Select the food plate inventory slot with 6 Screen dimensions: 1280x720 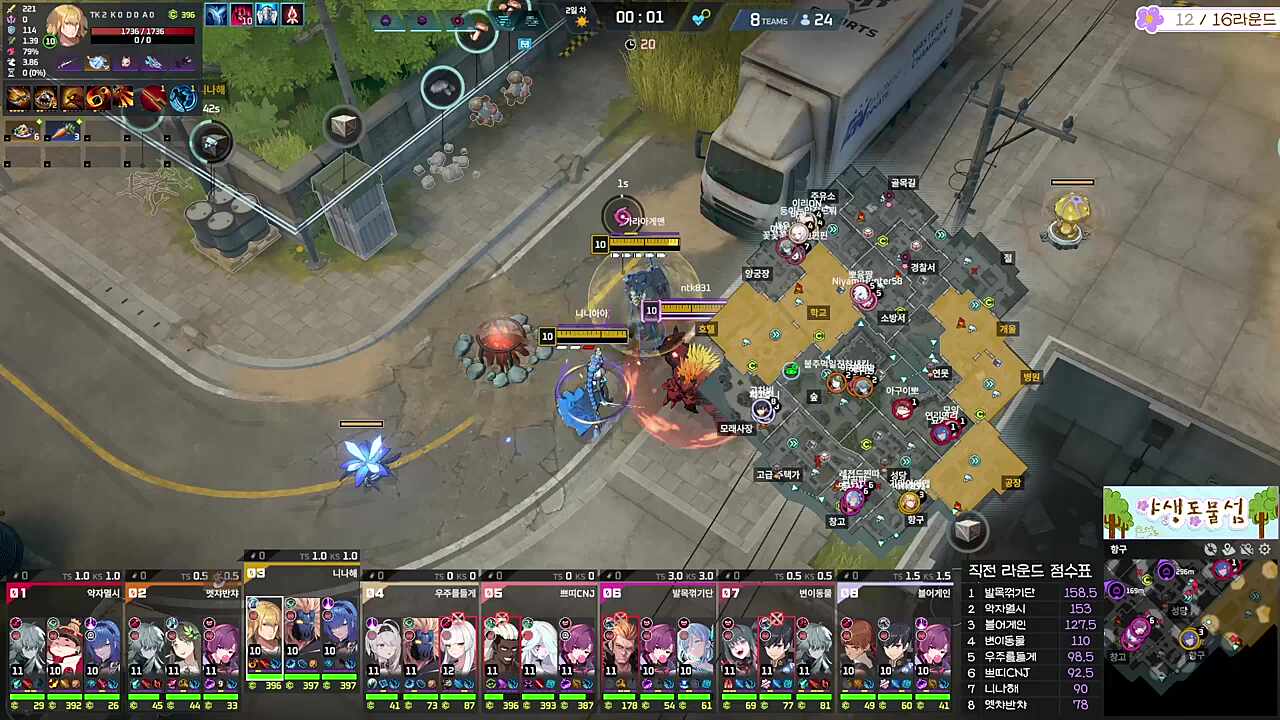[23, 131]
